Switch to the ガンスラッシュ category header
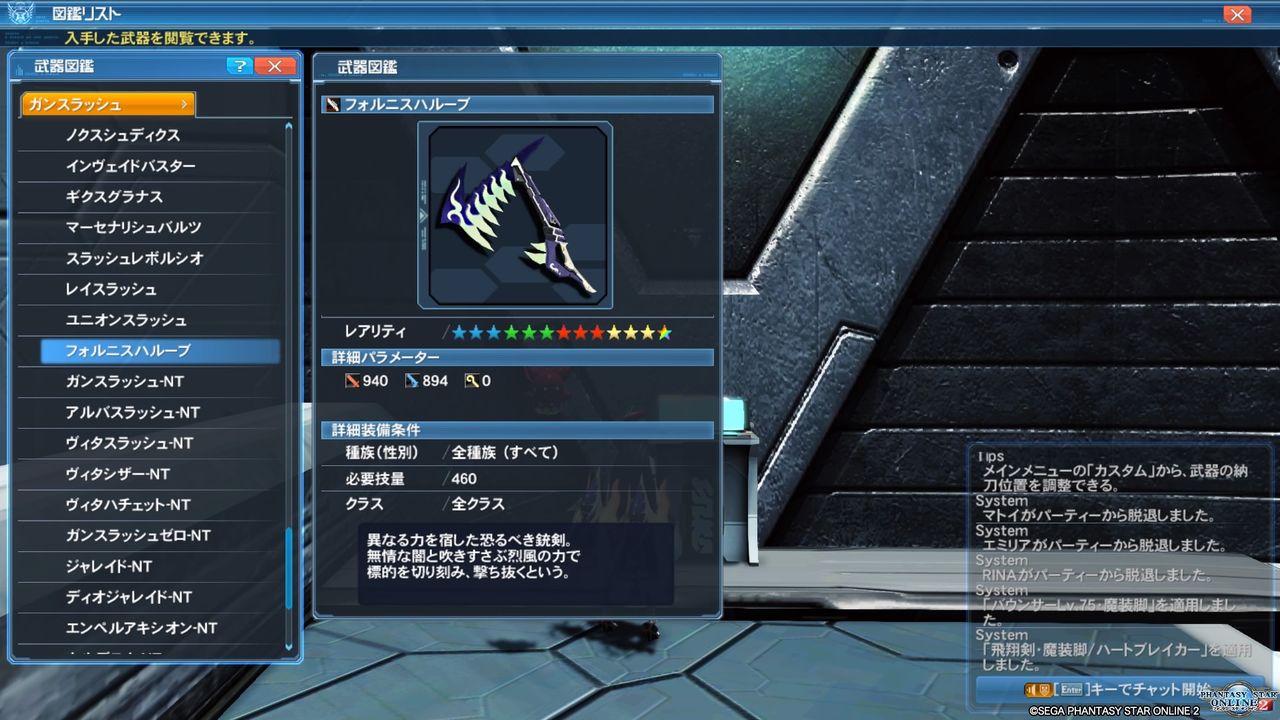Screen dimensions: 1280x720 [x=106, y=103]
